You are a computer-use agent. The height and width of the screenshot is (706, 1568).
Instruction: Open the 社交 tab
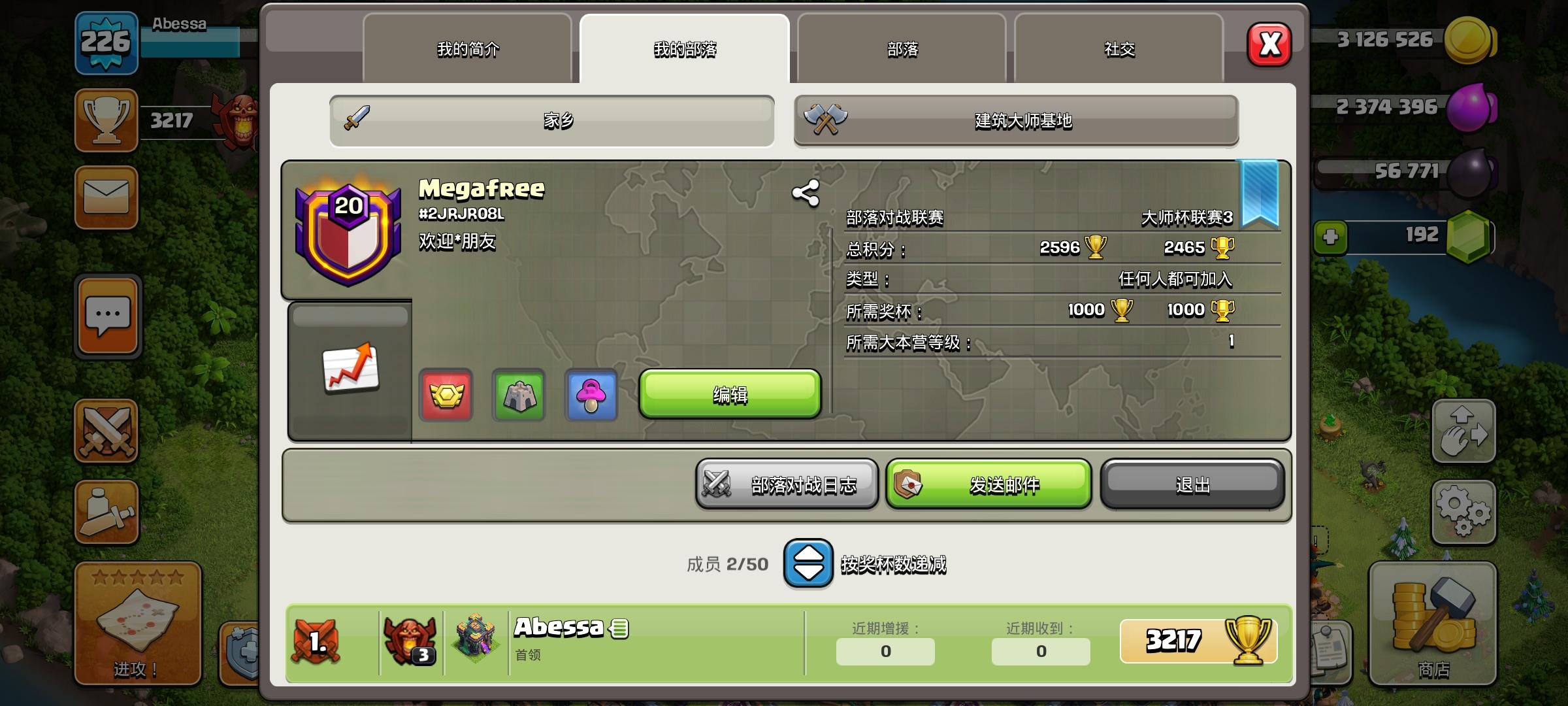[1119, 49]
